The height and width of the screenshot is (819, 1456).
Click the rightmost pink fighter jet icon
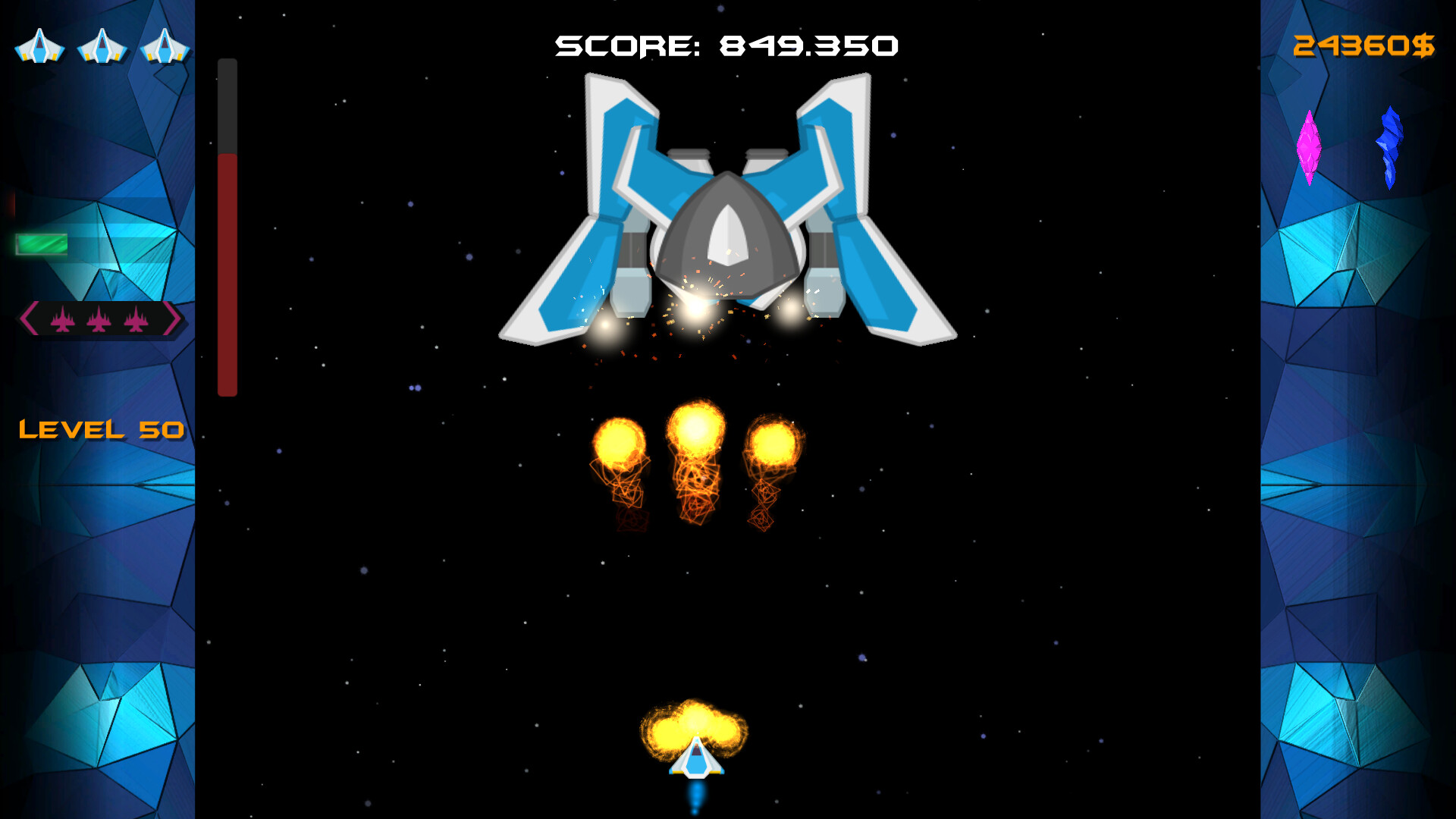tap(138, 319)
